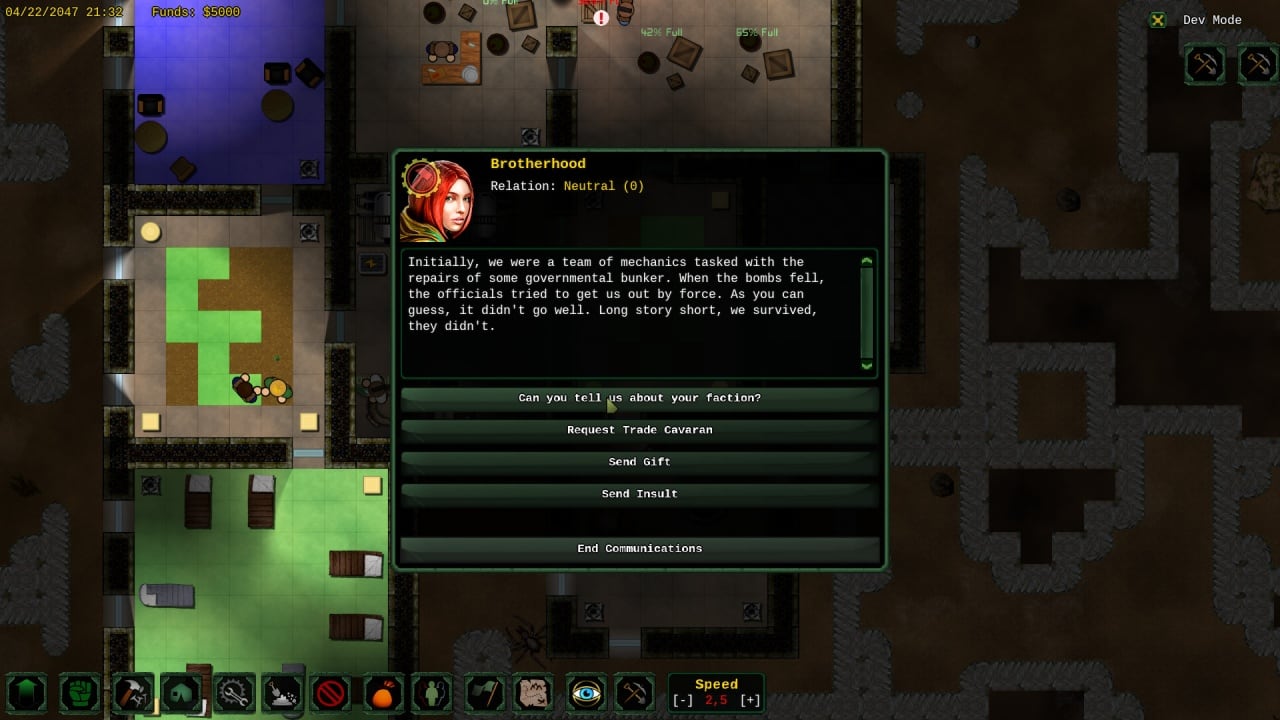Choose the Send Insult option
The width and height of the screenshot is (1280, 720).
(639, 494)
